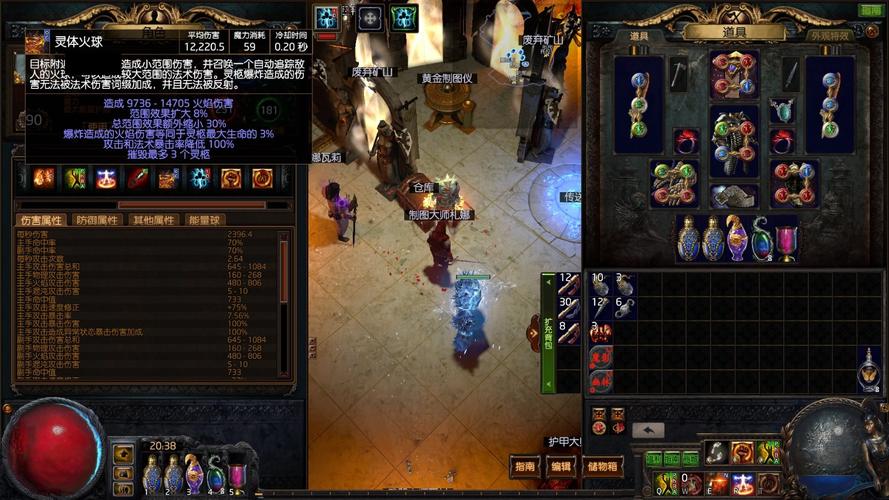Open the 编辑 button
The height and width of the screenshot is (500, 889).
pyautogui.click(x=561, y=466)
